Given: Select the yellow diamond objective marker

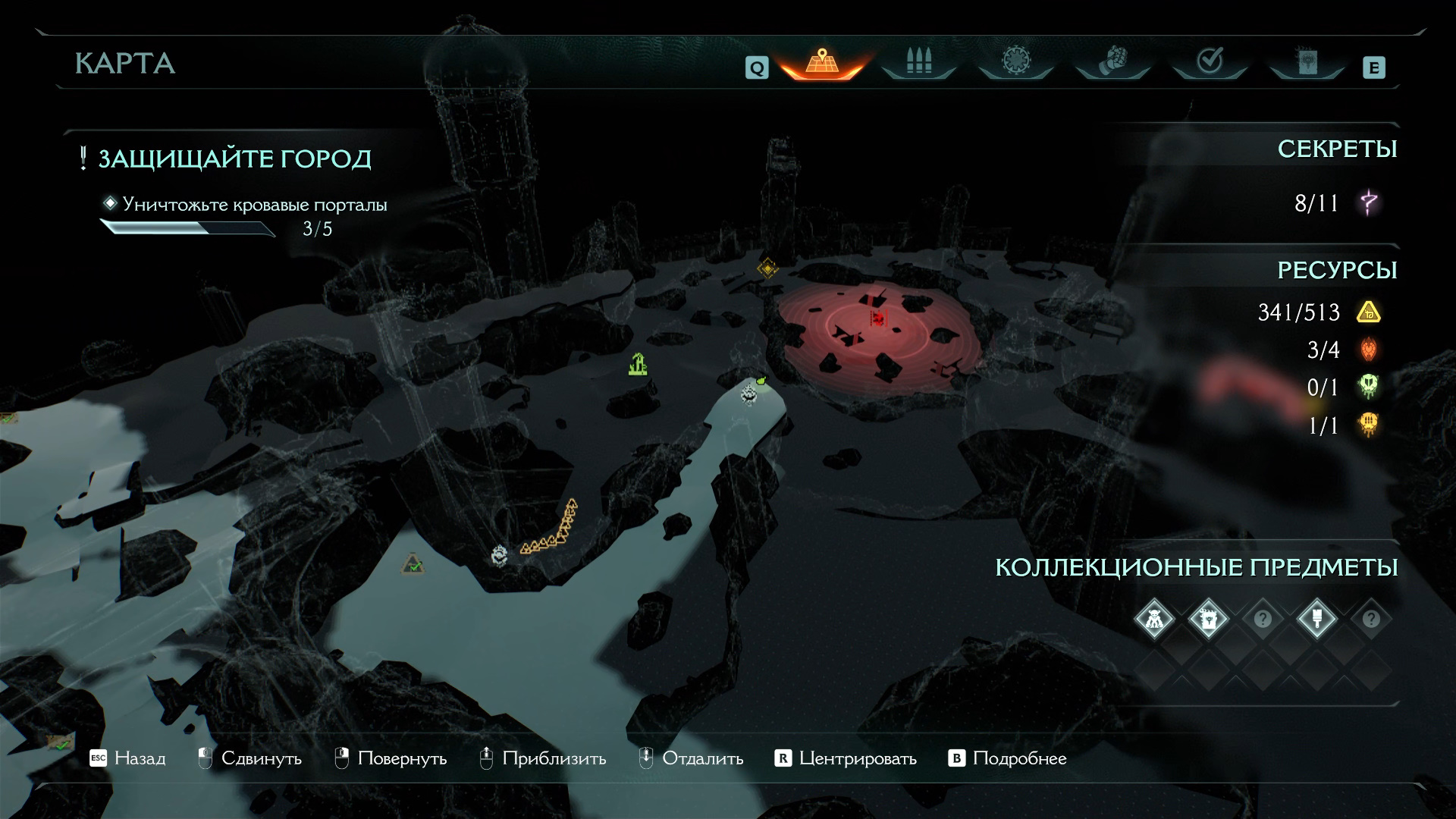Looking at the screenshot, I should coord(767,267).
